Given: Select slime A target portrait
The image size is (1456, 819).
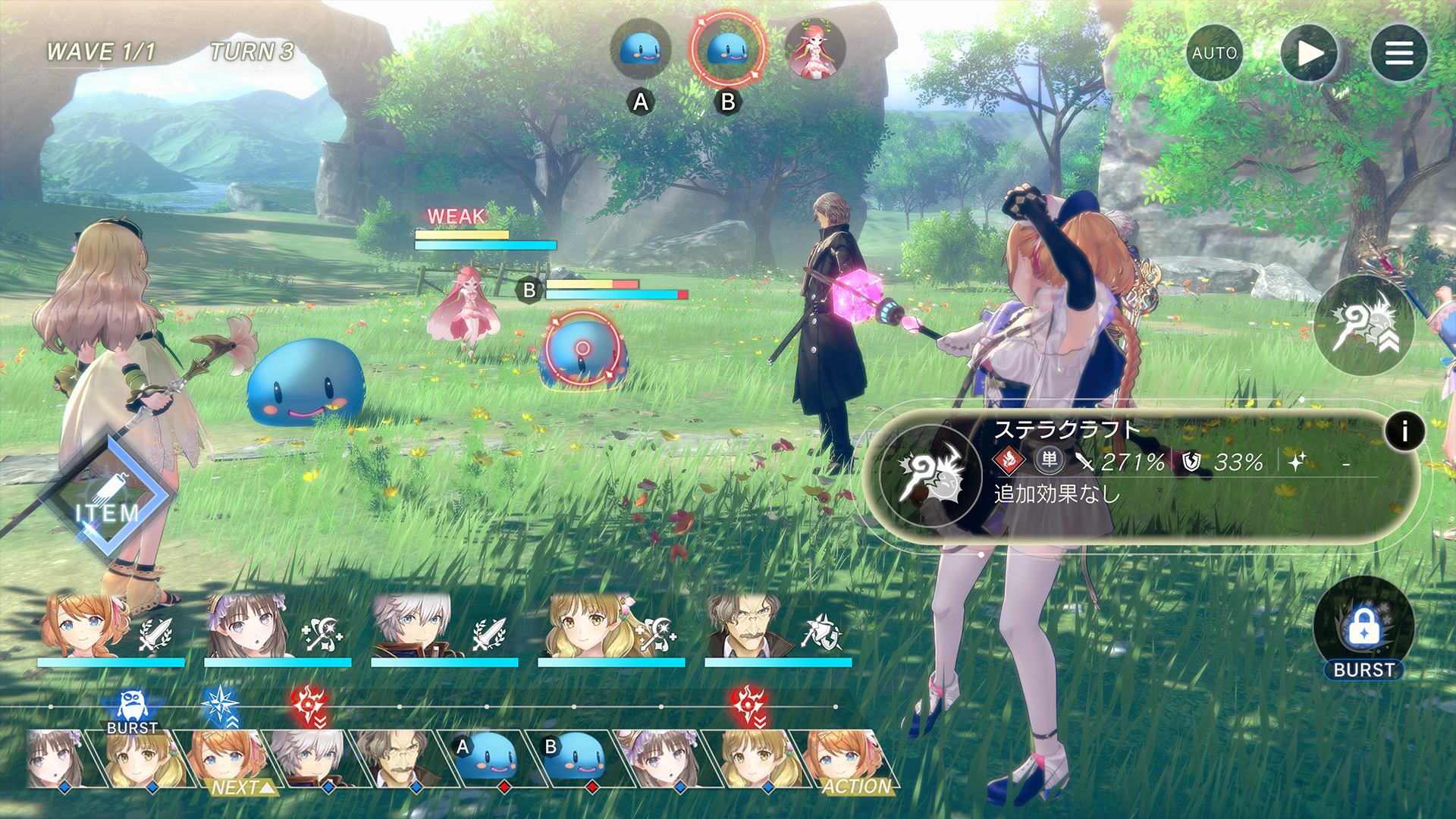Looking at the screenshot, I should (641, 50).
